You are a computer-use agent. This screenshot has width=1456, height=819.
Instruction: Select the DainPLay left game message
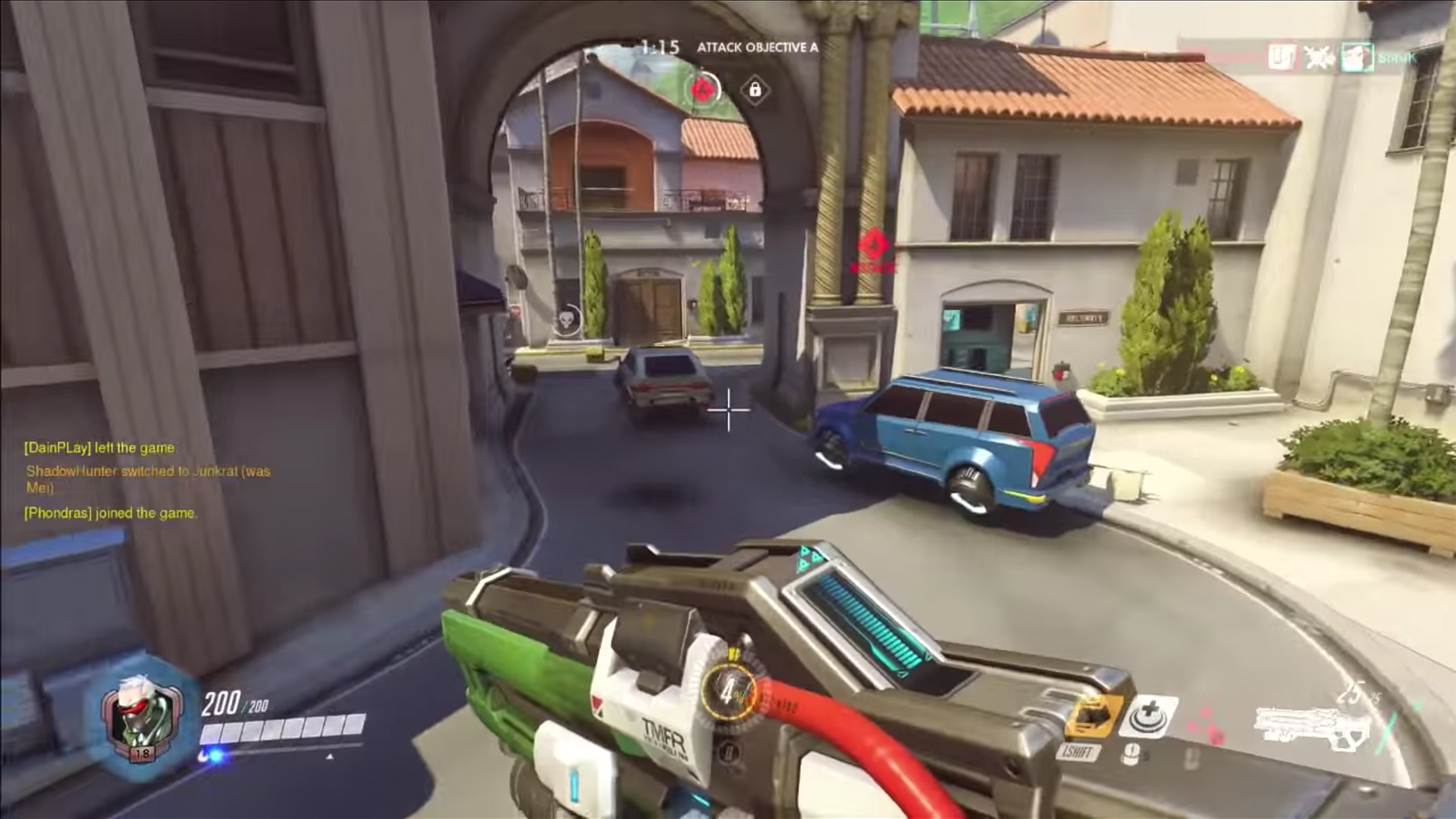(100, 448)
